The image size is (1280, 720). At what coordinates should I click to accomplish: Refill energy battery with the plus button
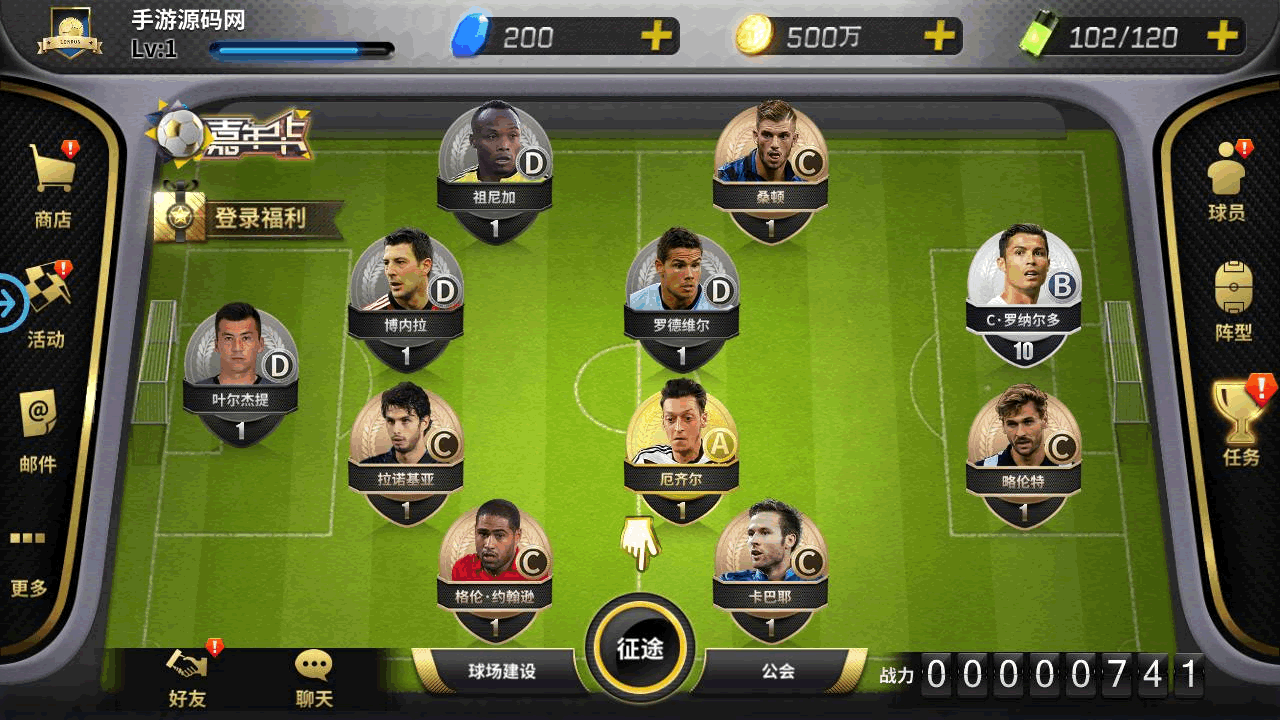click(x=1222, y=37)
